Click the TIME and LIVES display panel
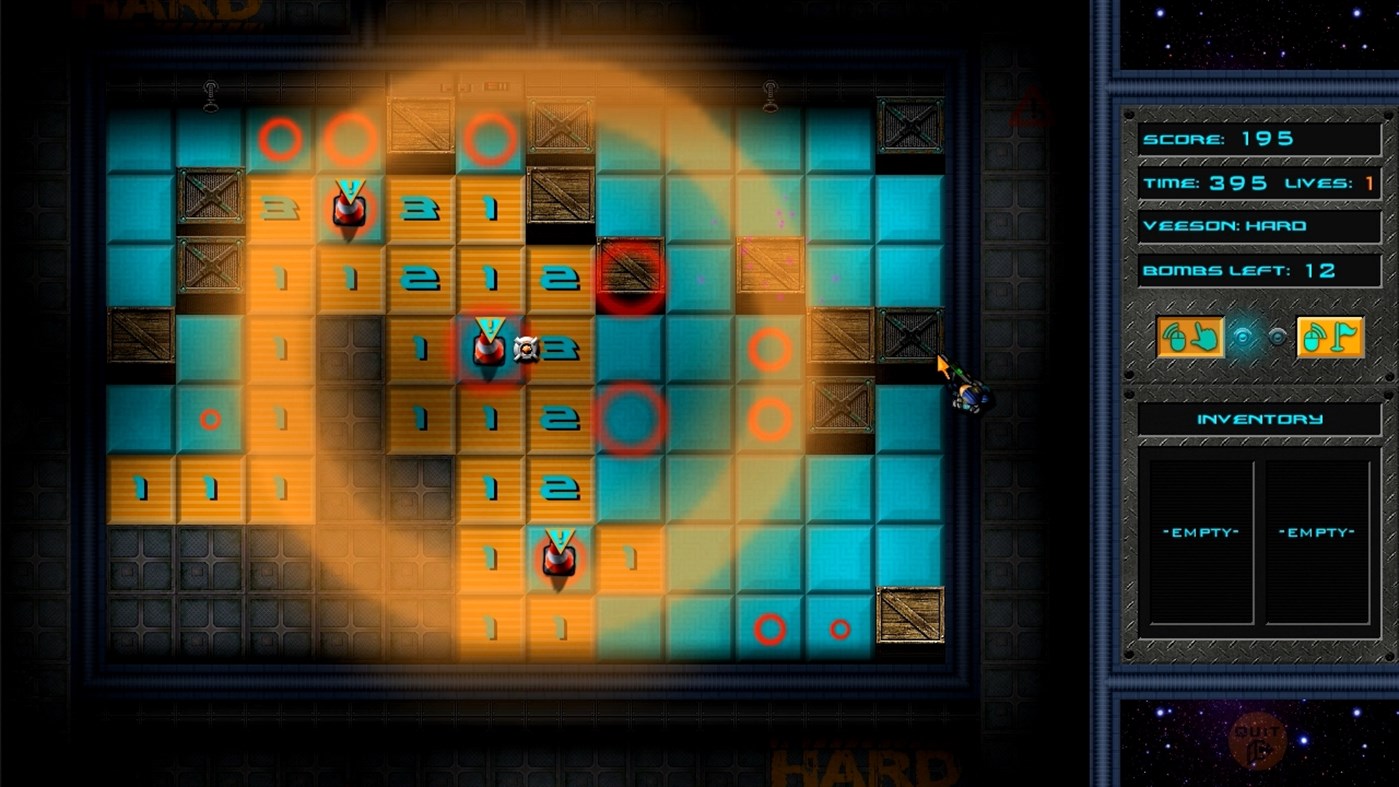The width and height of the screenshot is (1399, 787). pos(1258,183)
